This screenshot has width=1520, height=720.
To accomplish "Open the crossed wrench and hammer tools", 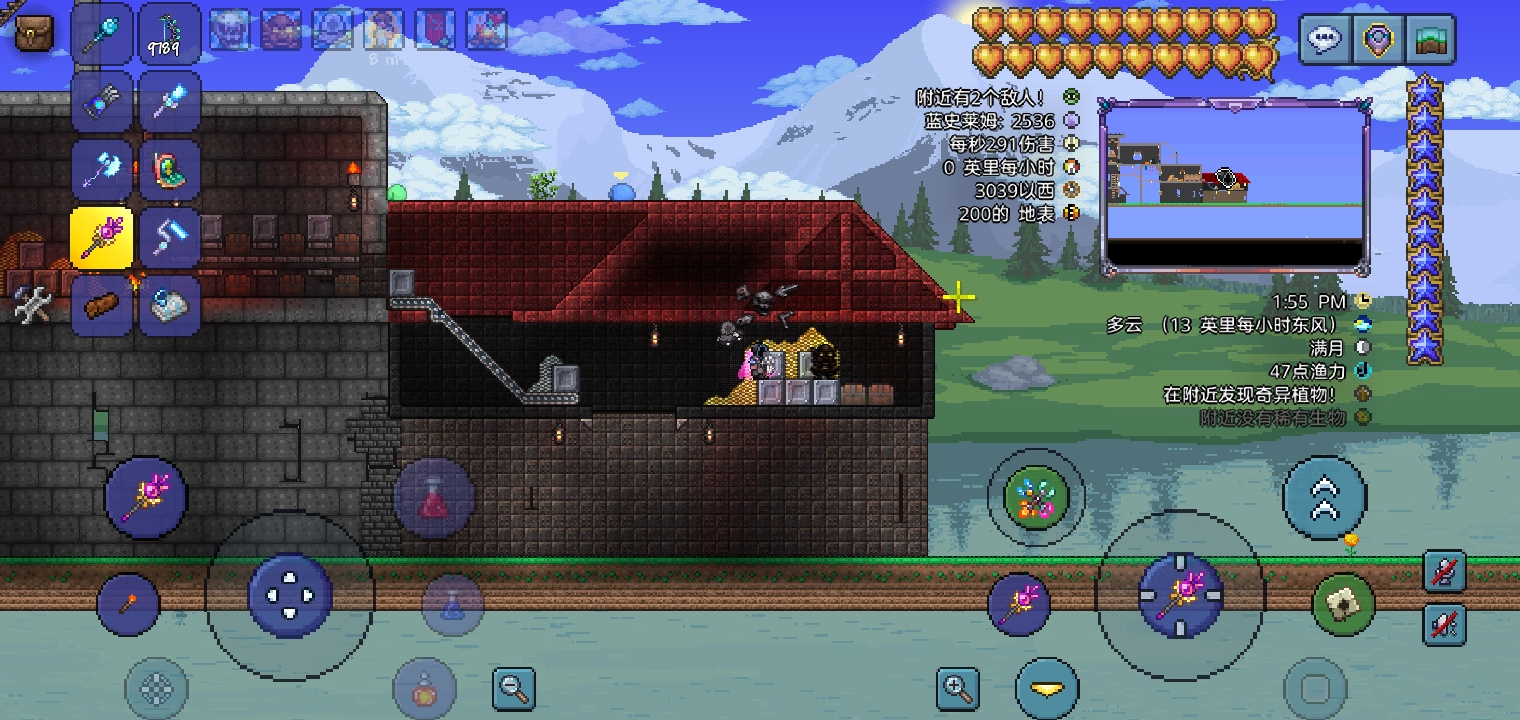I will [31, 304].
